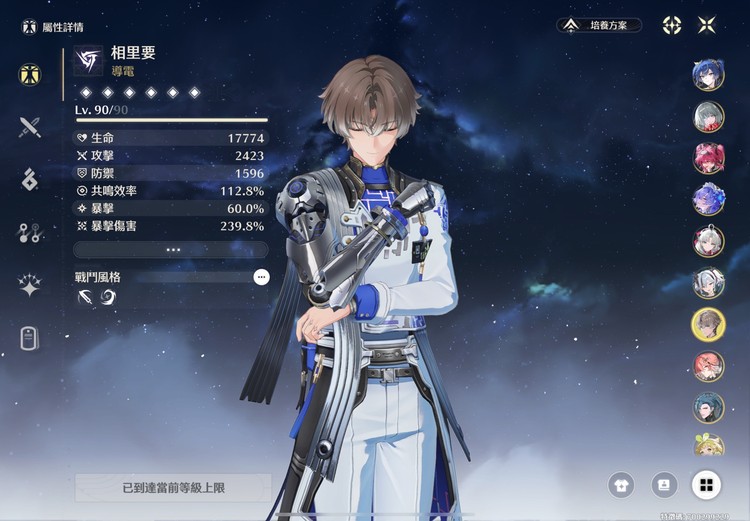This screenshot has width=750, height=521.
Task: Close the character screen with the X
Action: pyautogui.click(x=707, y=25)
